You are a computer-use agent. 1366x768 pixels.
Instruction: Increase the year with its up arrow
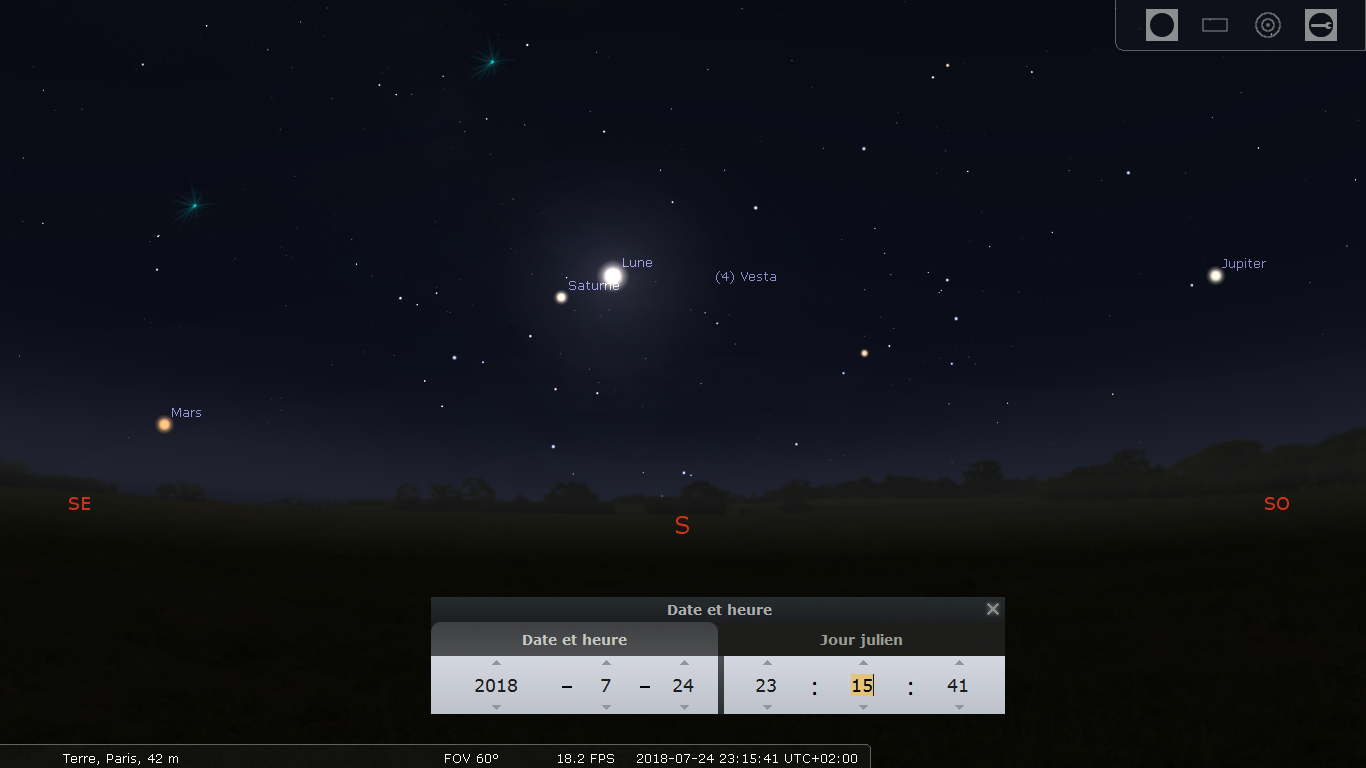coord(496,663)
